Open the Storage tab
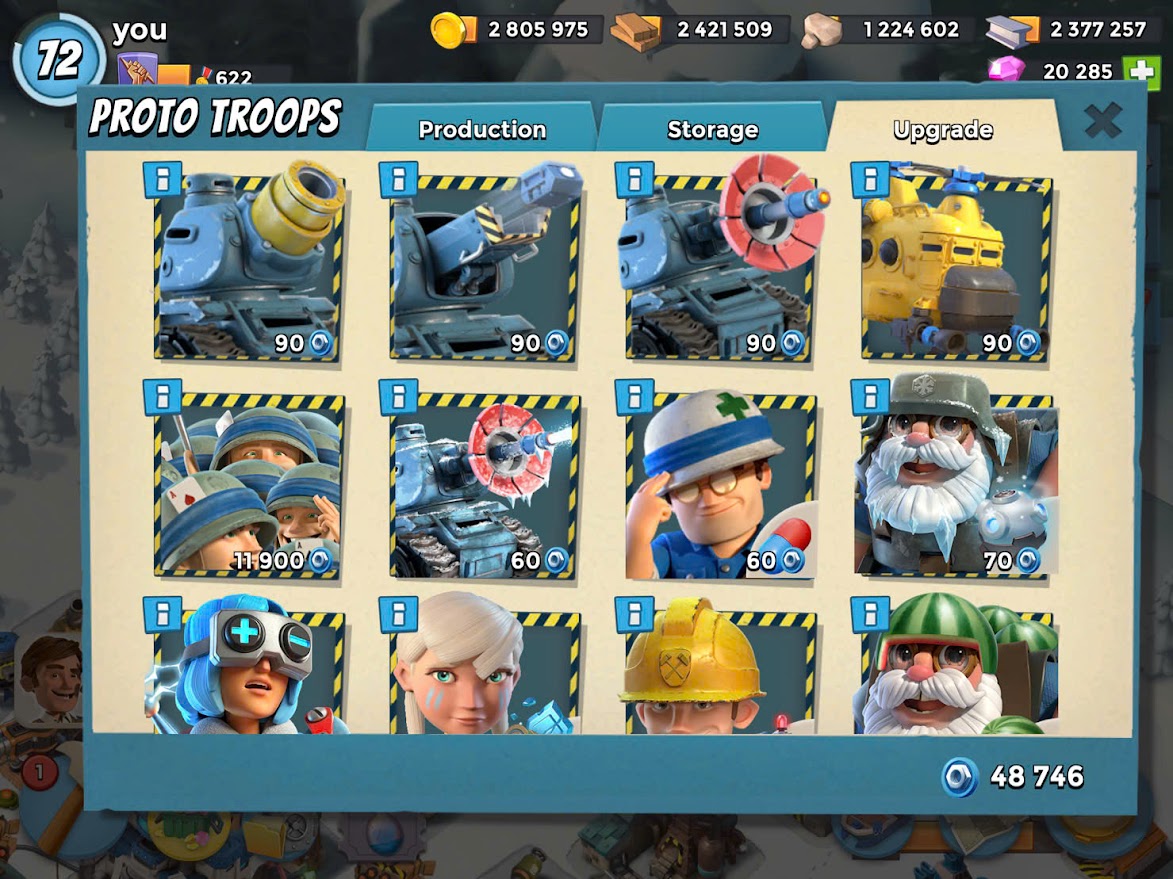Screen dimensions: 1173x879 pyautogui.click(x=712, y=130)
